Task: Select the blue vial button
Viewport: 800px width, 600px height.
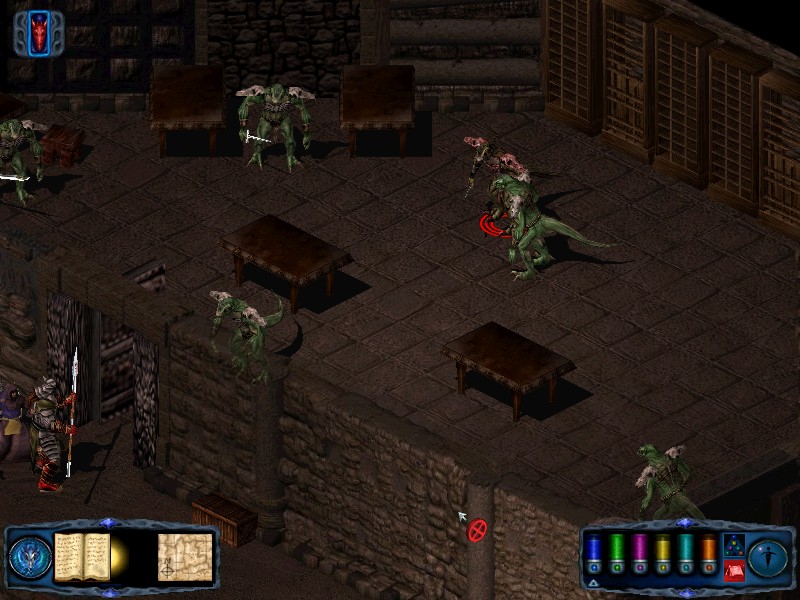Action: (594, 553)
